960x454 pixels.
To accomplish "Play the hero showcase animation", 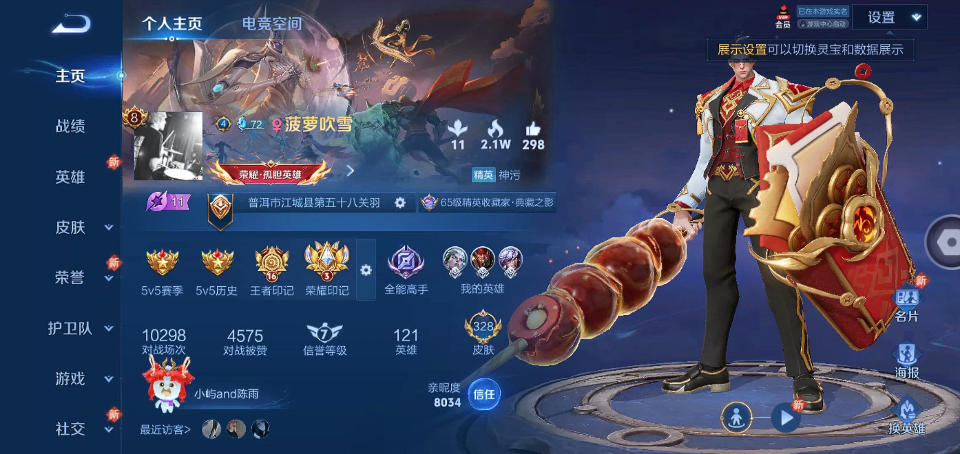I will (787, 418).
